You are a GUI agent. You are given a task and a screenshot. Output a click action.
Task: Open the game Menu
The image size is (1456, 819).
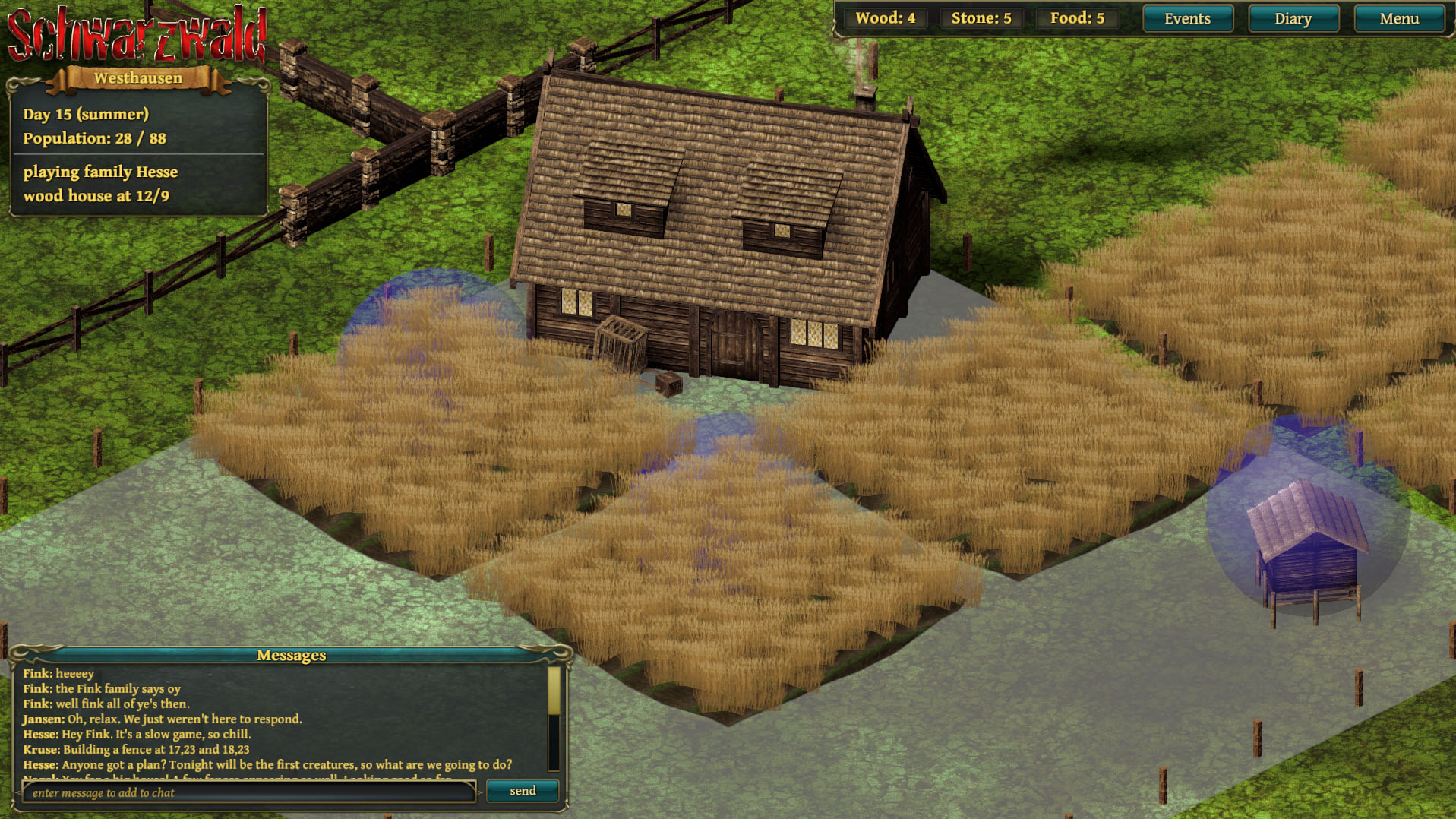click(1398, 19)
